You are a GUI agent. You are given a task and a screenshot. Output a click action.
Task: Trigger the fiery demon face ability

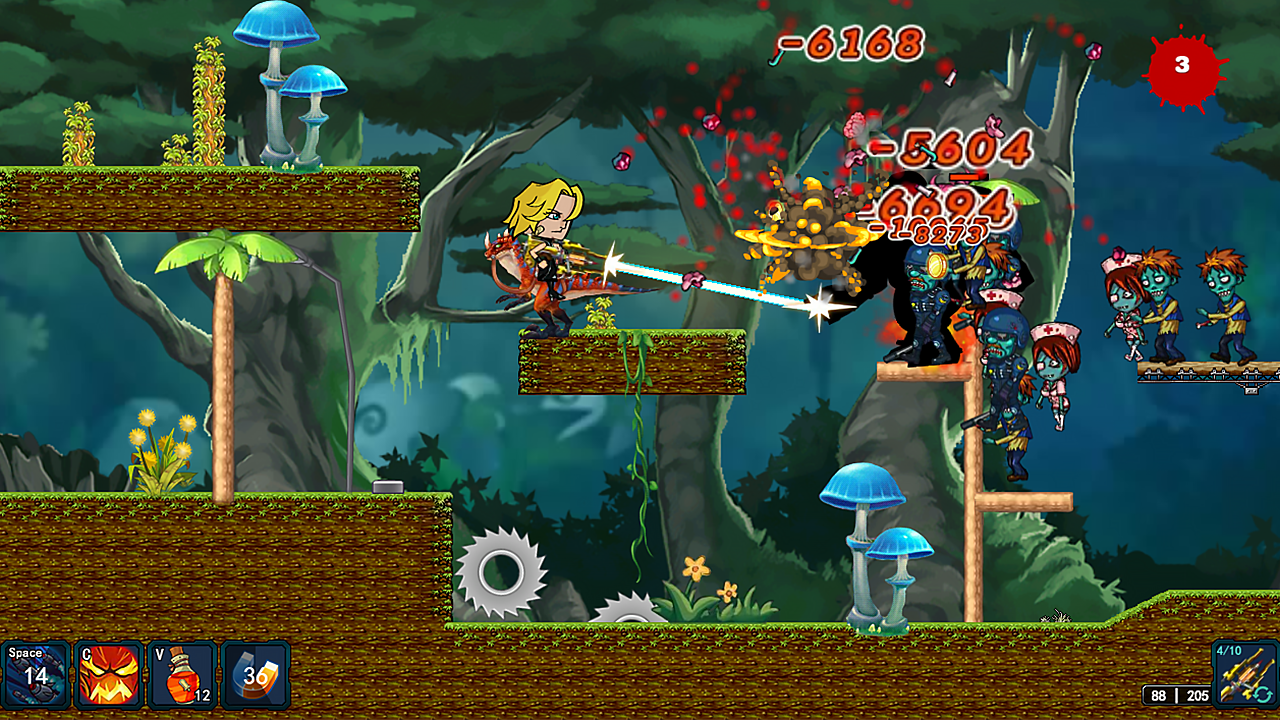pos(109,675)
